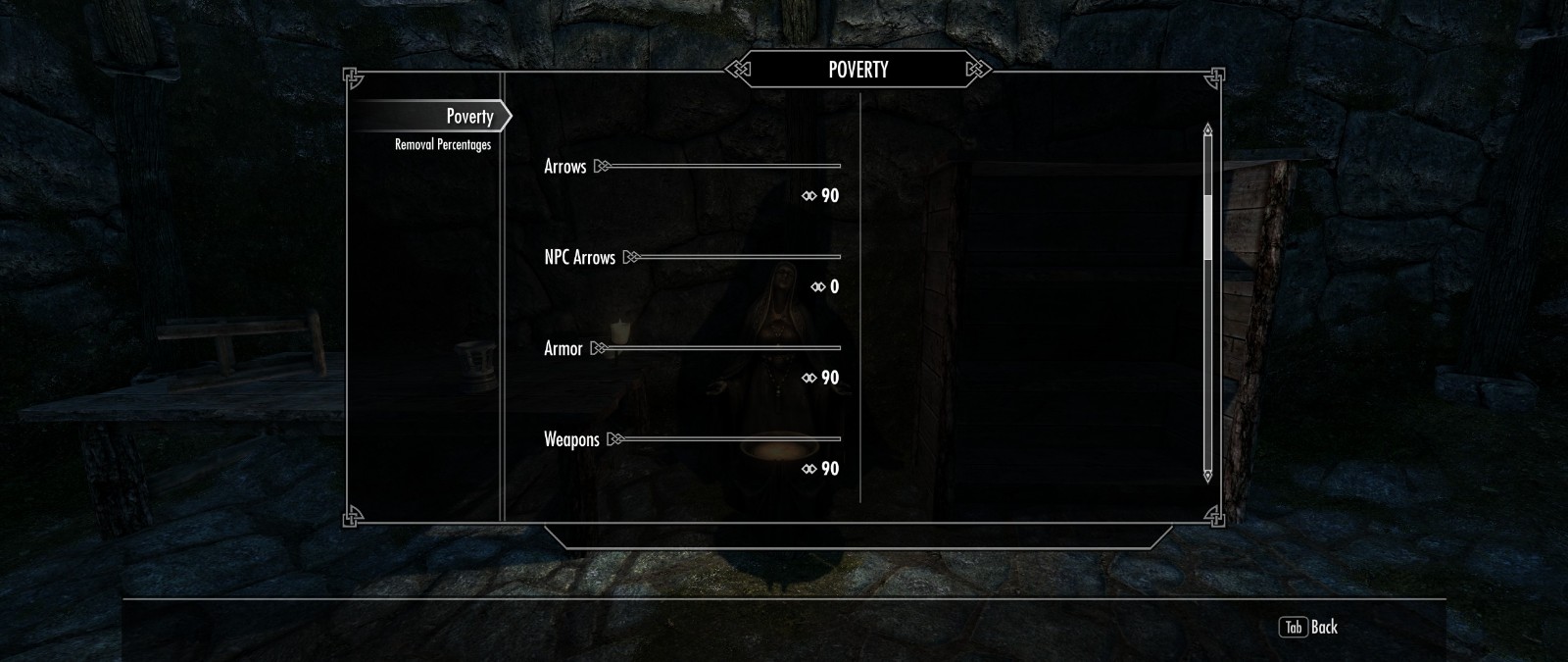The height and width of the screenshot is (662, 1568).
Task: Open the Removal Percentages page
Action: tap(442, 145)
